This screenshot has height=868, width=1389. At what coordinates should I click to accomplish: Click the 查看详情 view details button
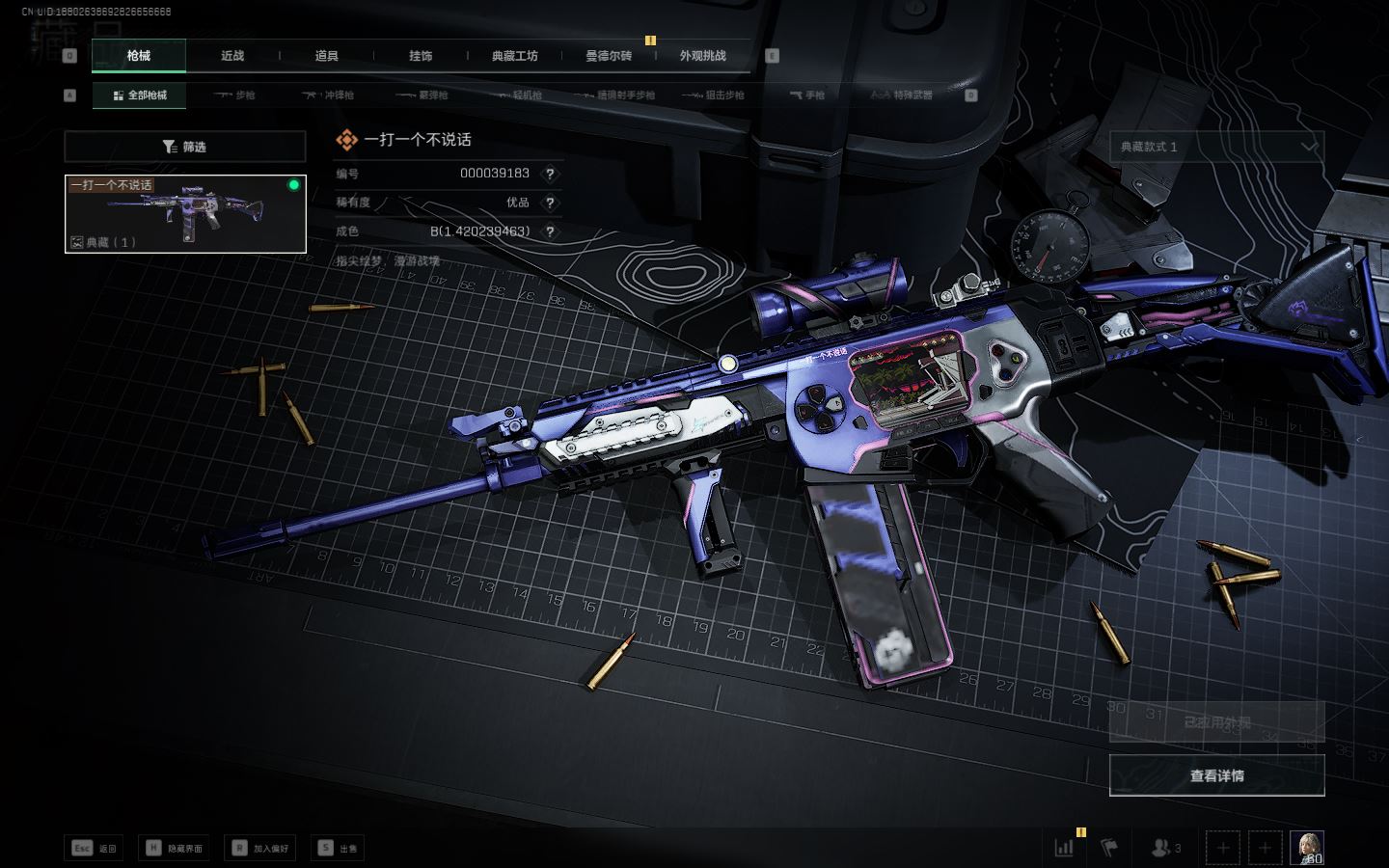tap(1216, 775)
